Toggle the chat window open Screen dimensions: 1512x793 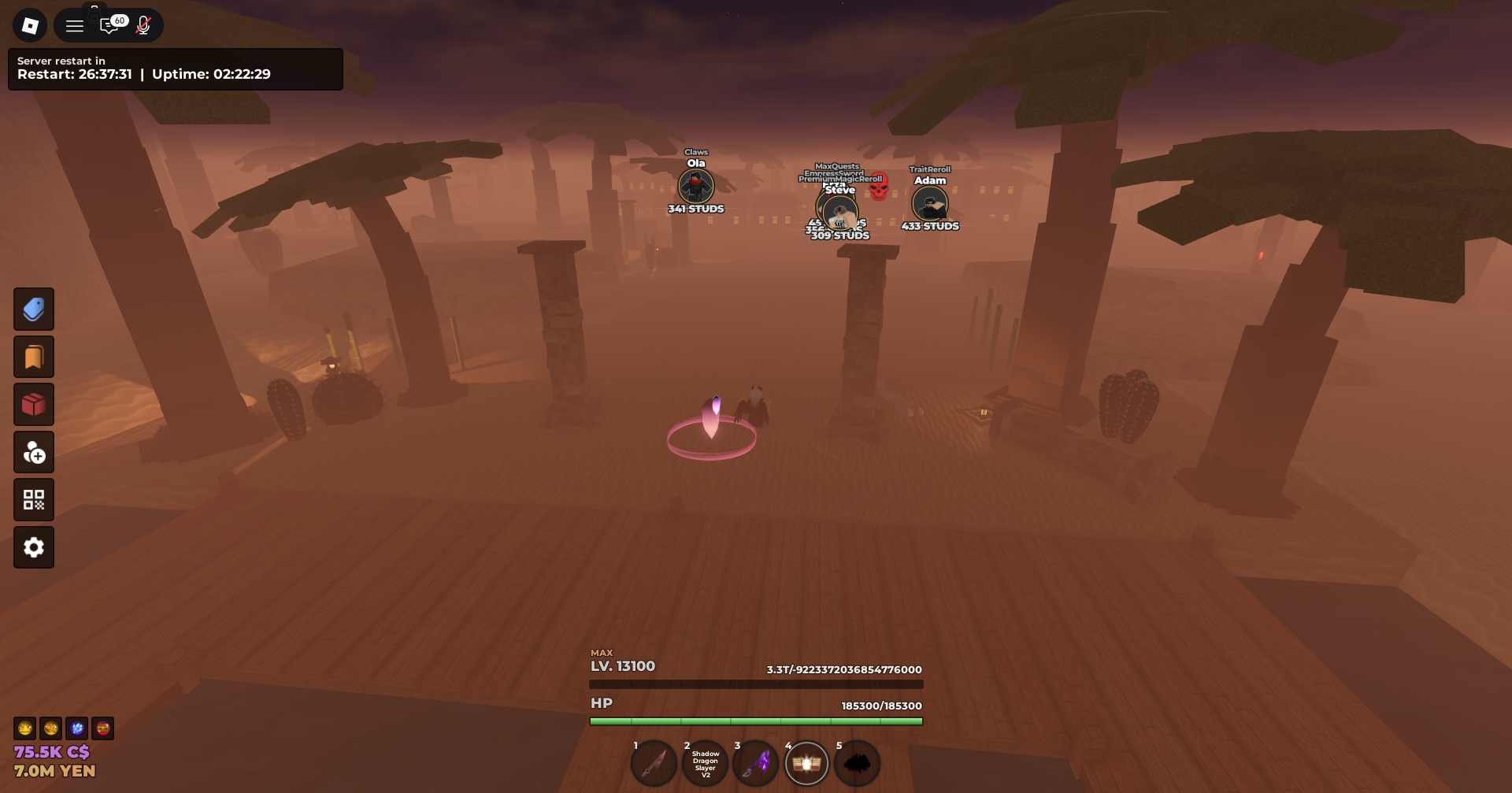coord(111,24)
